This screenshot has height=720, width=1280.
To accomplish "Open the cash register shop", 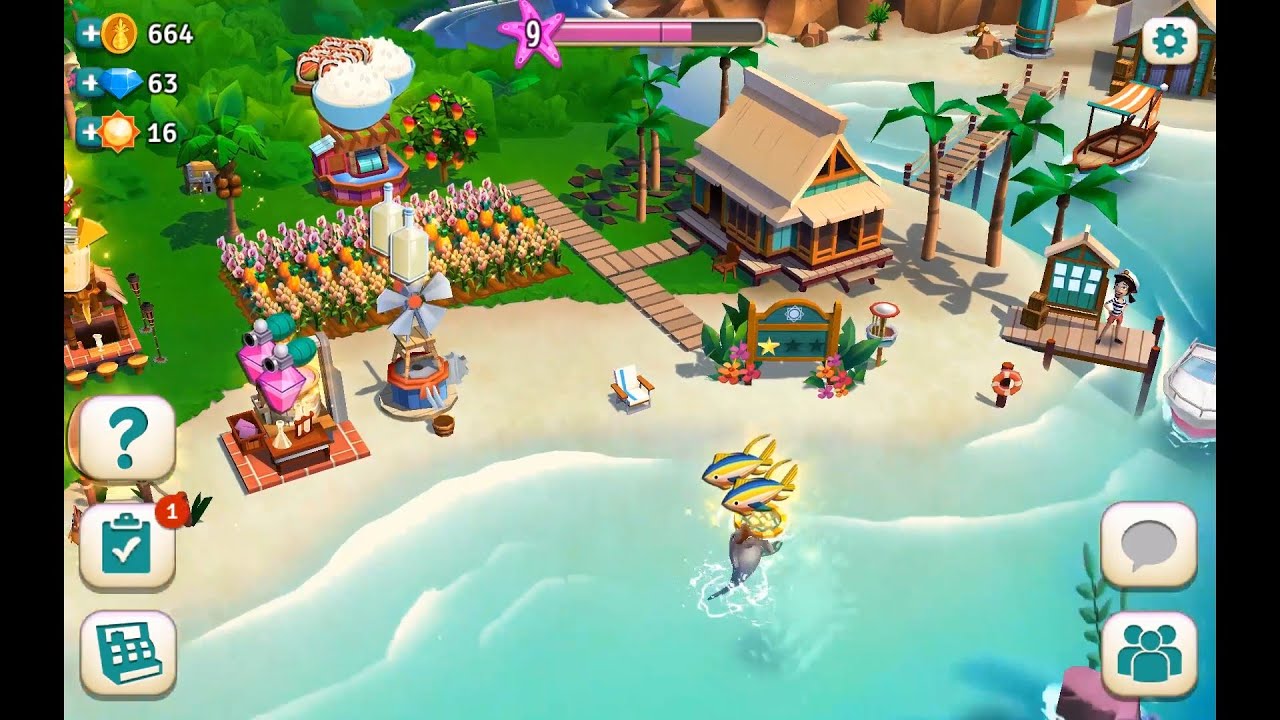I will (128, 653).
